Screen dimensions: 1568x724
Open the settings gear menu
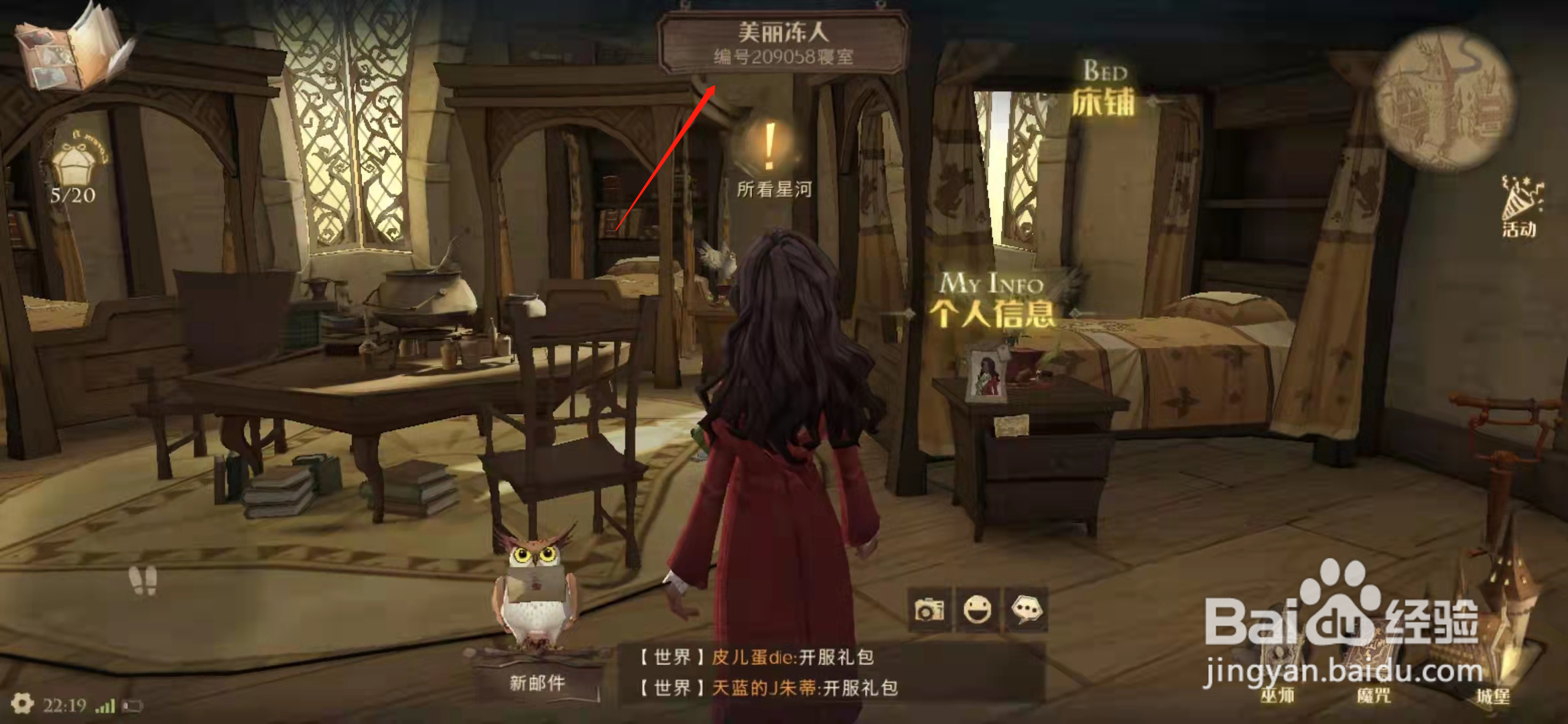click(23, 704)
